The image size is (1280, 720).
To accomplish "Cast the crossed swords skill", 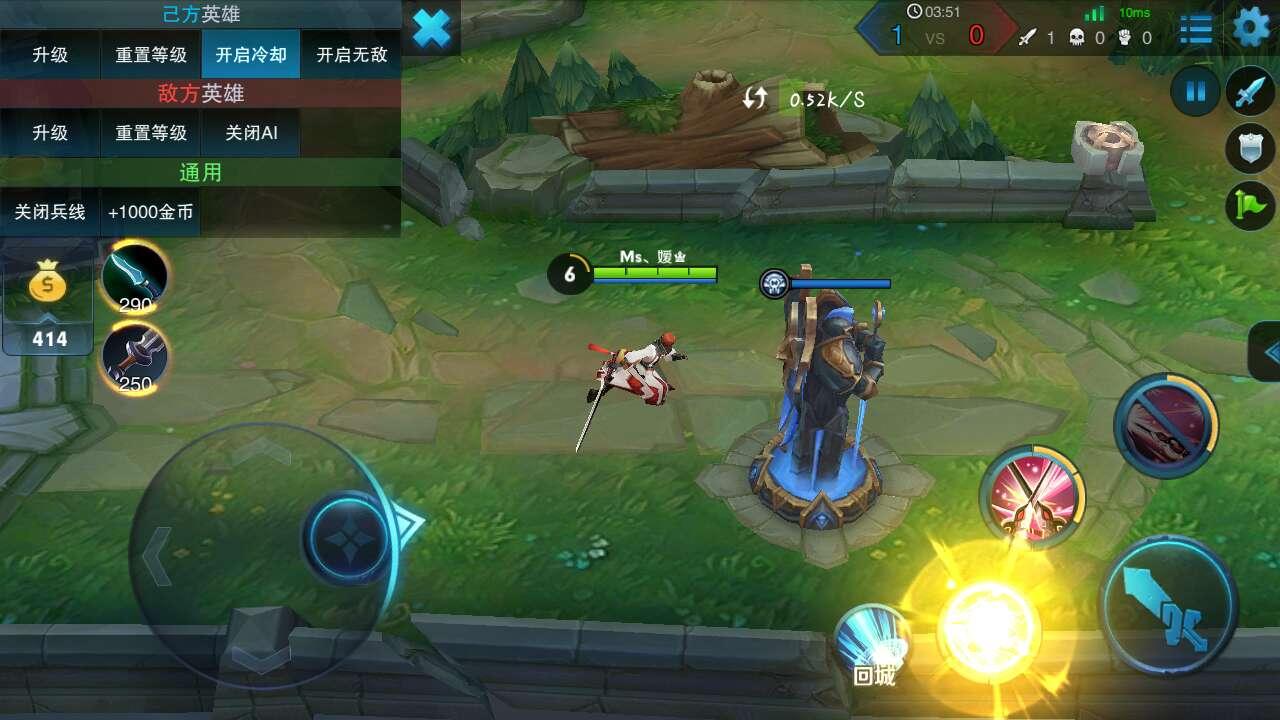I will [1034, 494].
